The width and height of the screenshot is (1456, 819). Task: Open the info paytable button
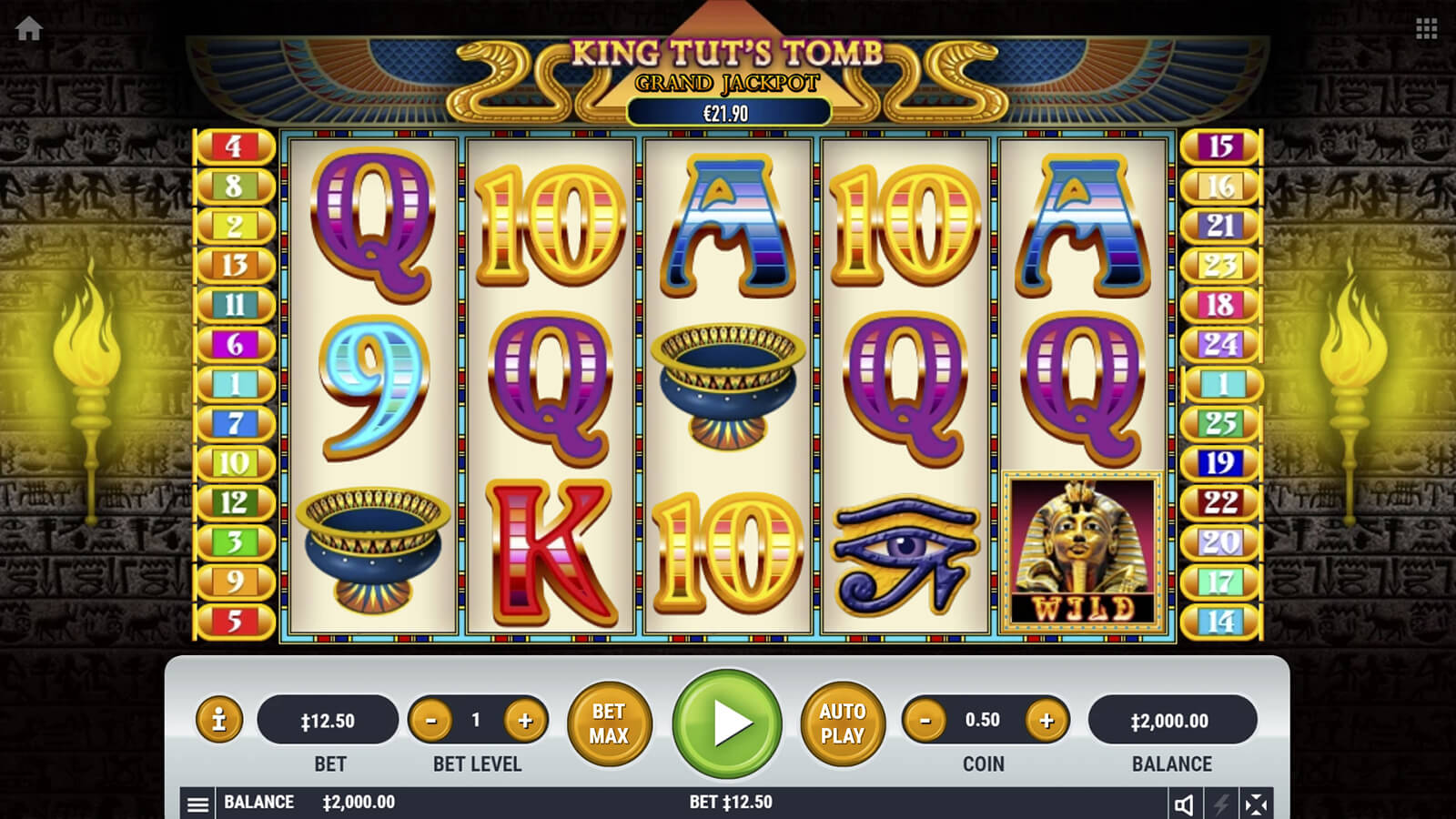[x=218, y=721]
